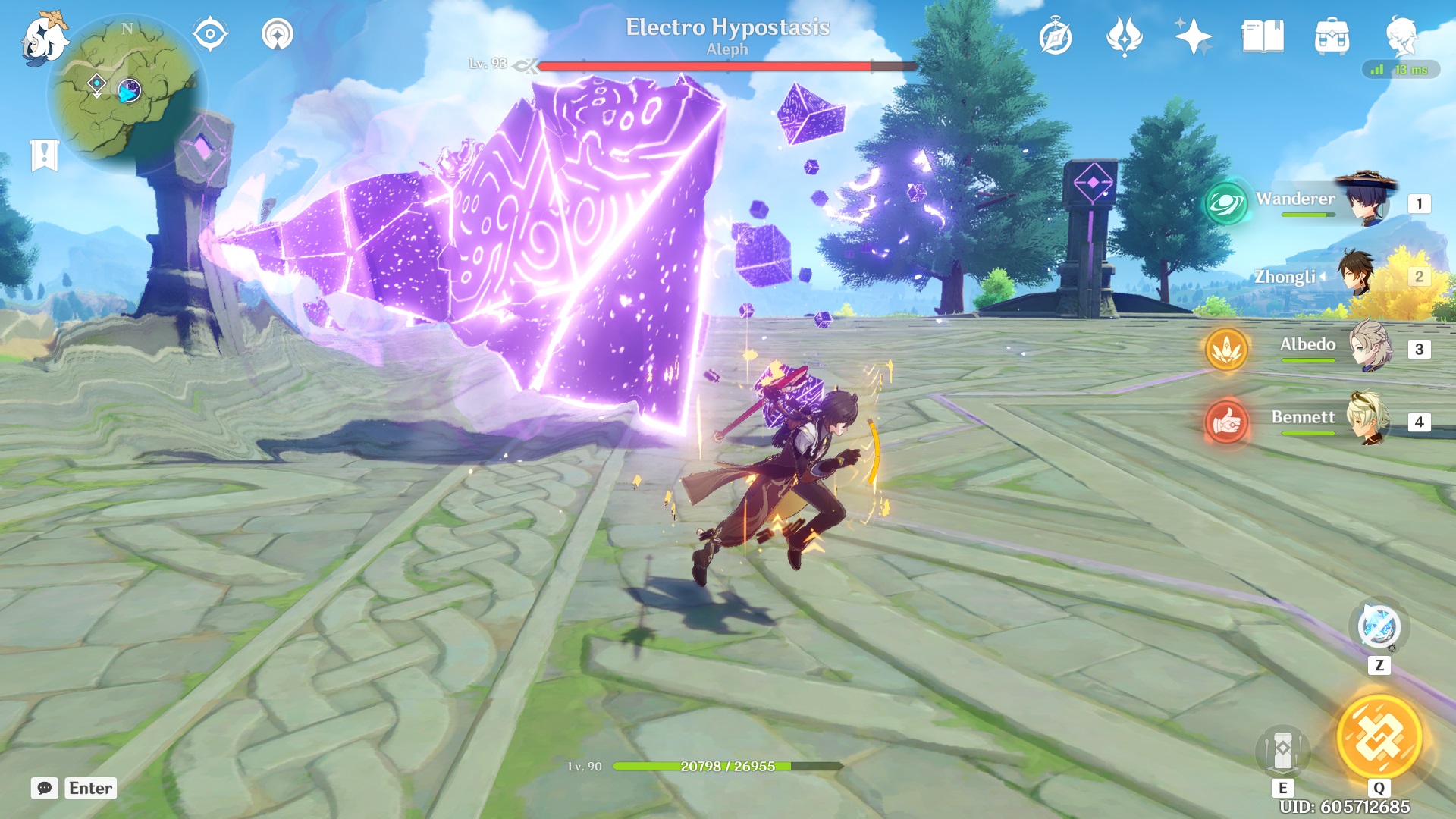This screenshot has height=819, width=1456.
Task: Open the Inventory backpack icon
Action: [x=1332, y=36]
